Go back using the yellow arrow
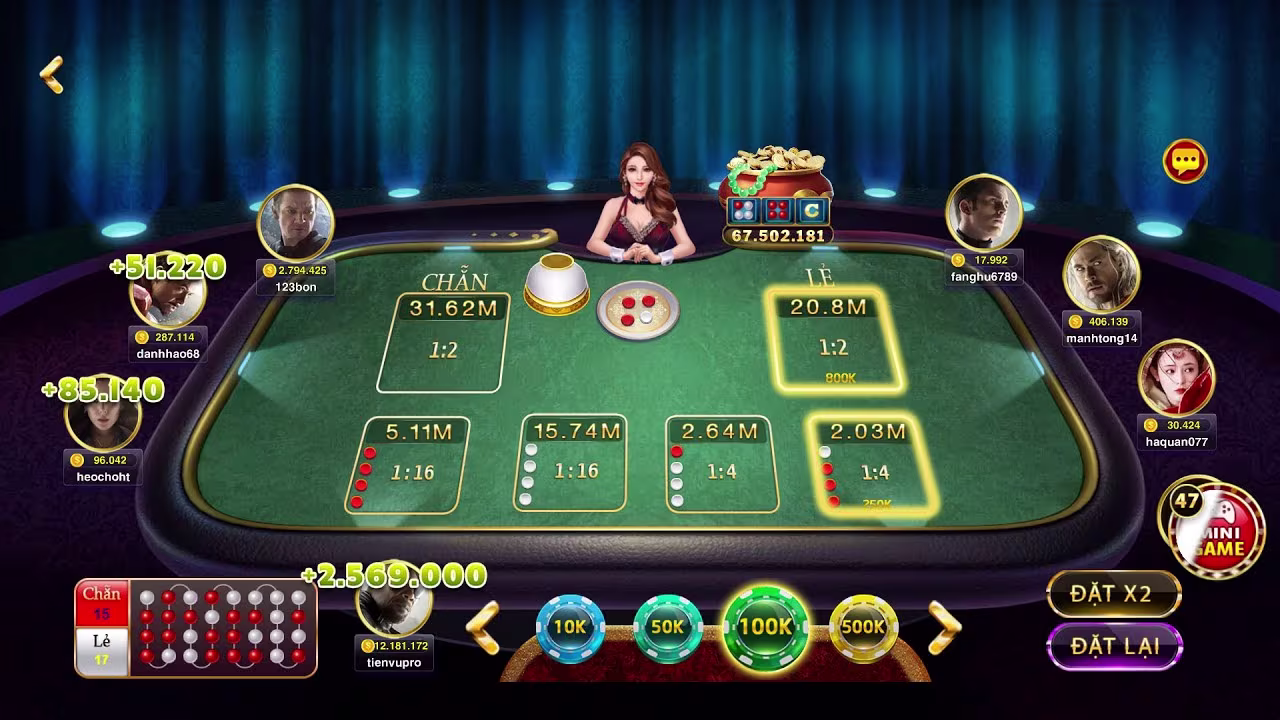 tap(51, 75)
